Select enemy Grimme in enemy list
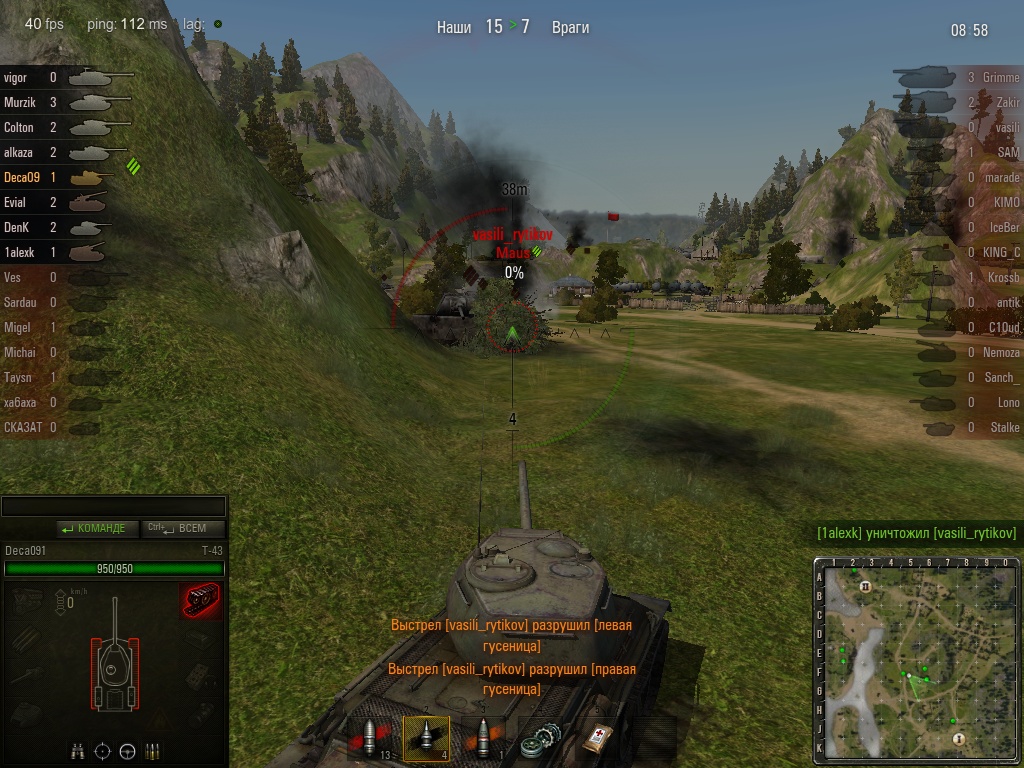The image size is (1024, 768). [1000, 77]
